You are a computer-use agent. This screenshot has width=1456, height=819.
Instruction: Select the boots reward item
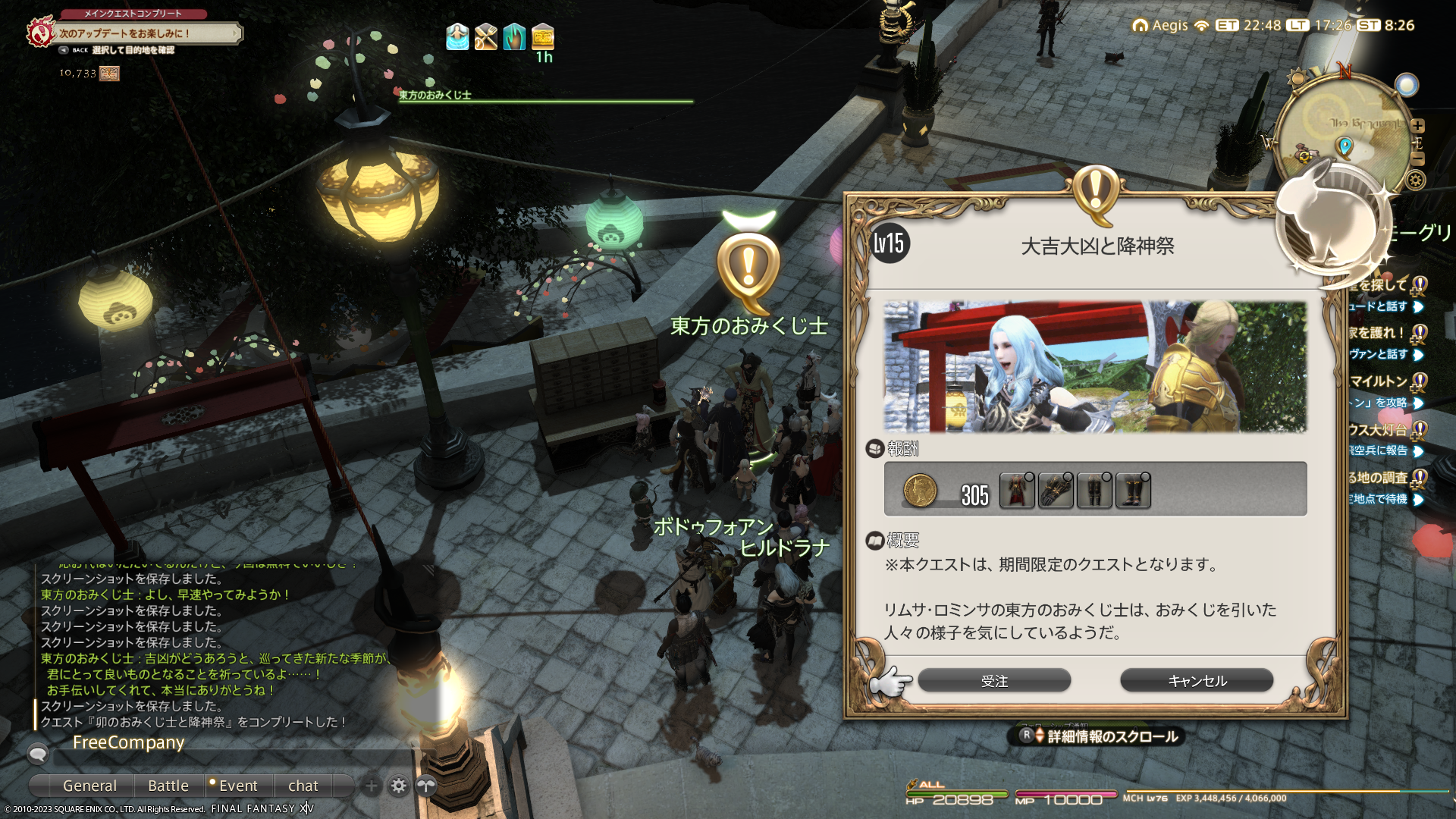pos(1133,491)
